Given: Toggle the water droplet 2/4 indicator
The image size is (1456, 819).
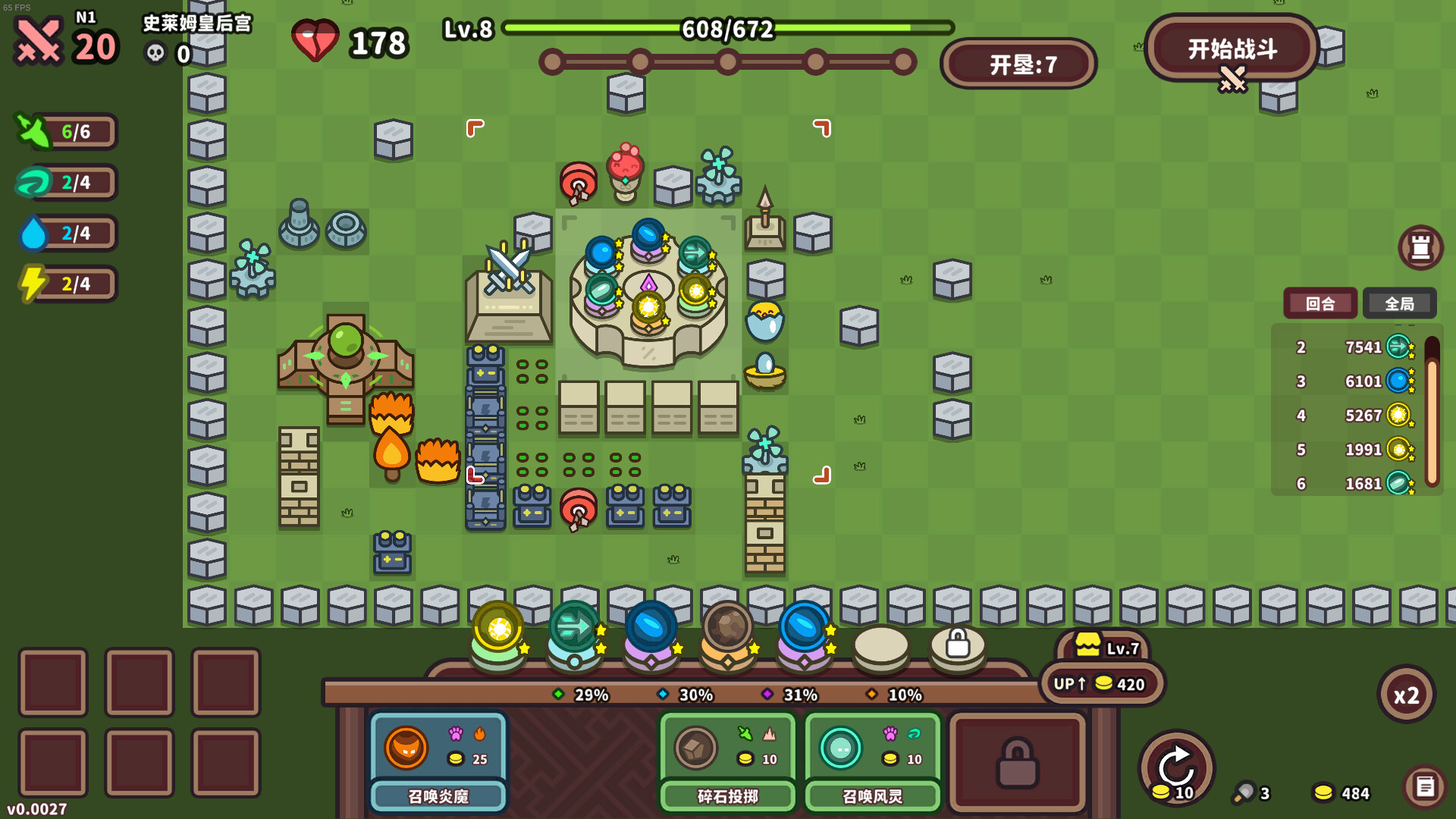Looking at the screenshot, I should coord(64,234).
